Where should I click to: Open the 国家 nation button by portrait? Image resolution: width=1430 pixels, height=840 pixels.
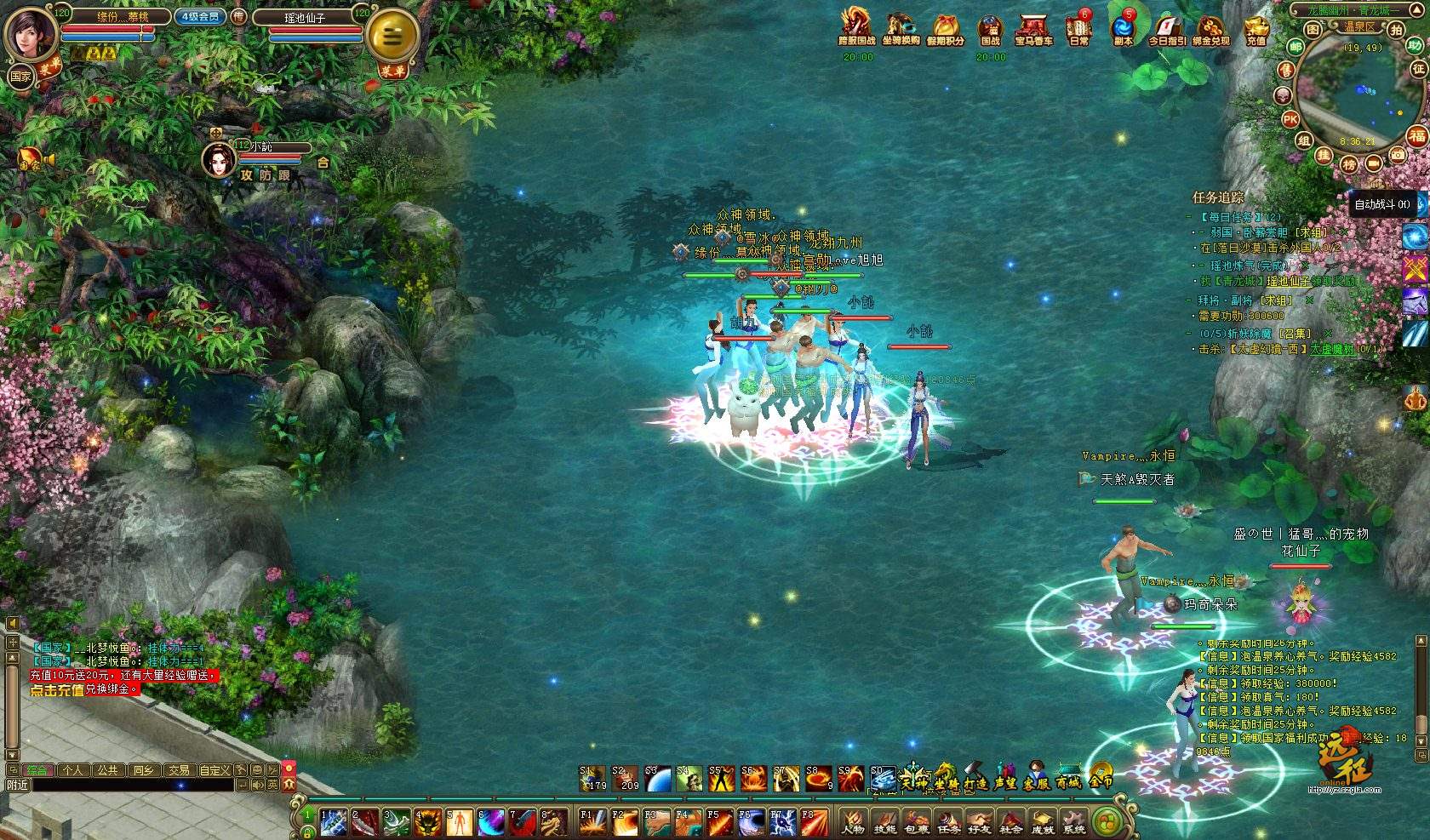click(20, 77)
